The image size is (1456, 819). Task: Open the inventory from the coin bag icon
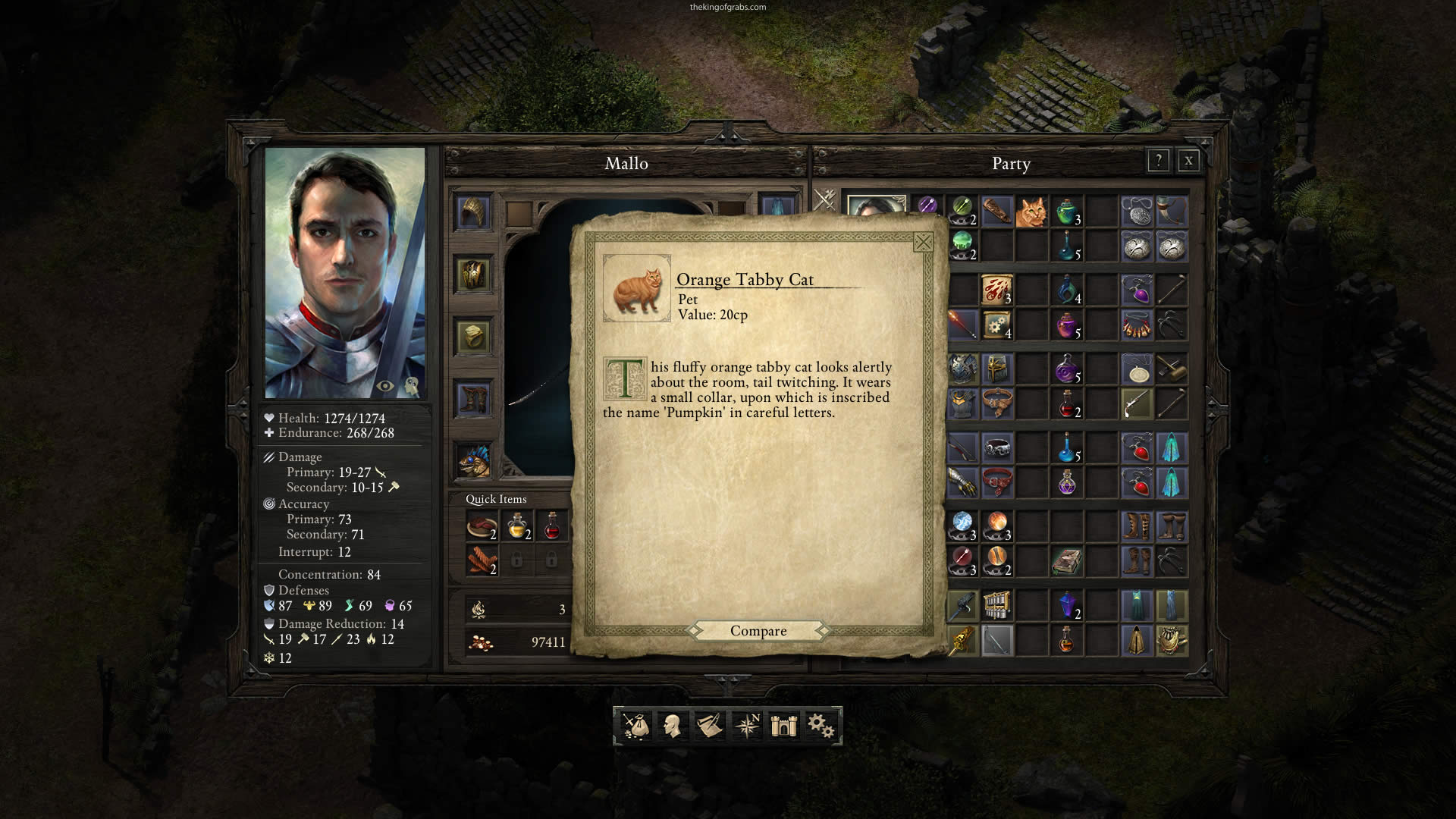[635, 726]
